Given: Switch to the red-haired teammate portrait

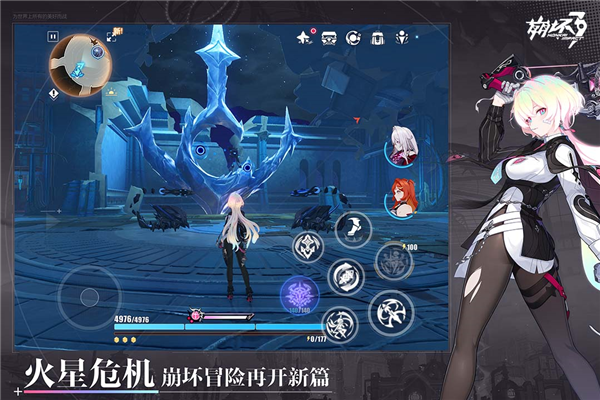Looking at the screenshot, I should click(401, 197).
